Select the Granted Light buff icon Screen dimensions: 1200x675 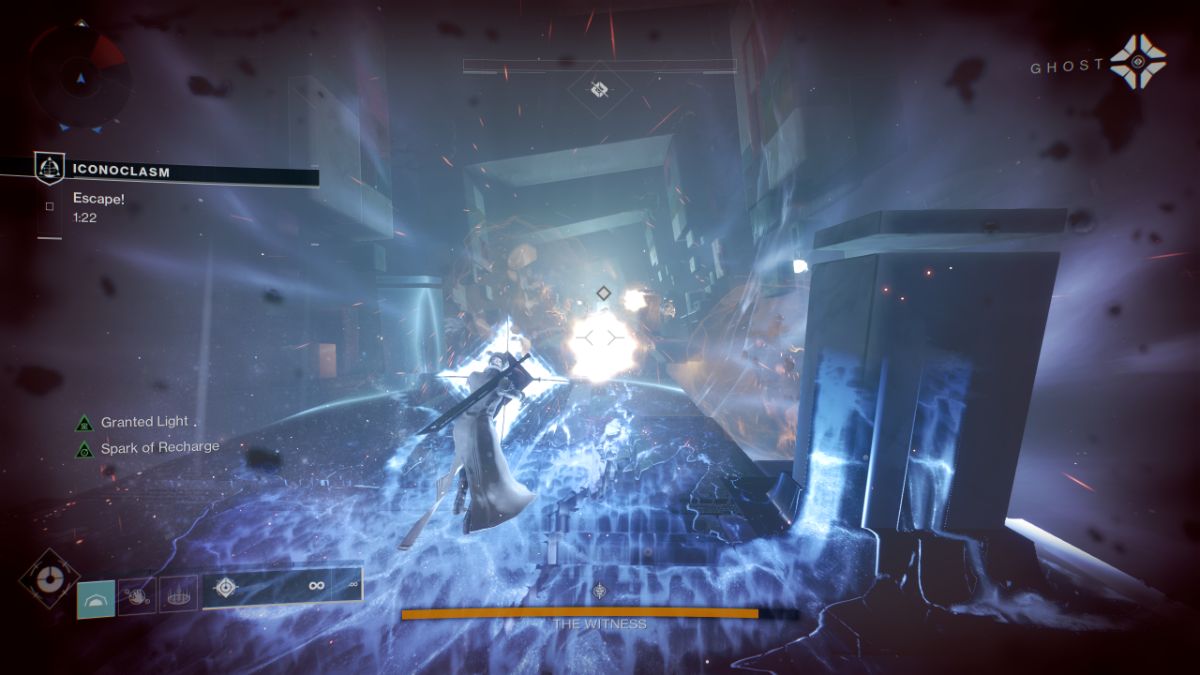coord(85,423)
